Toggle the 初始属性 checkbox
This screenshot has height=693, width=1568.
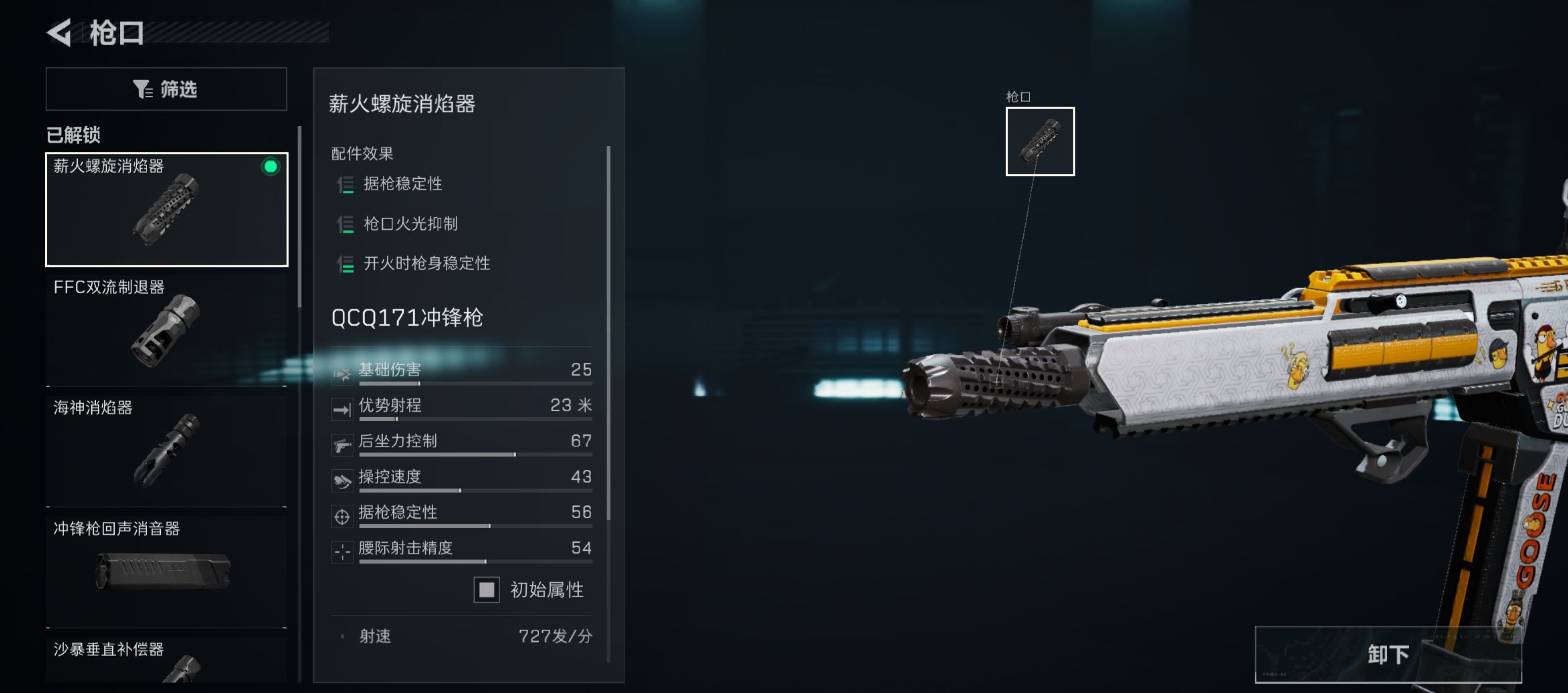click(x=487, y=590)
